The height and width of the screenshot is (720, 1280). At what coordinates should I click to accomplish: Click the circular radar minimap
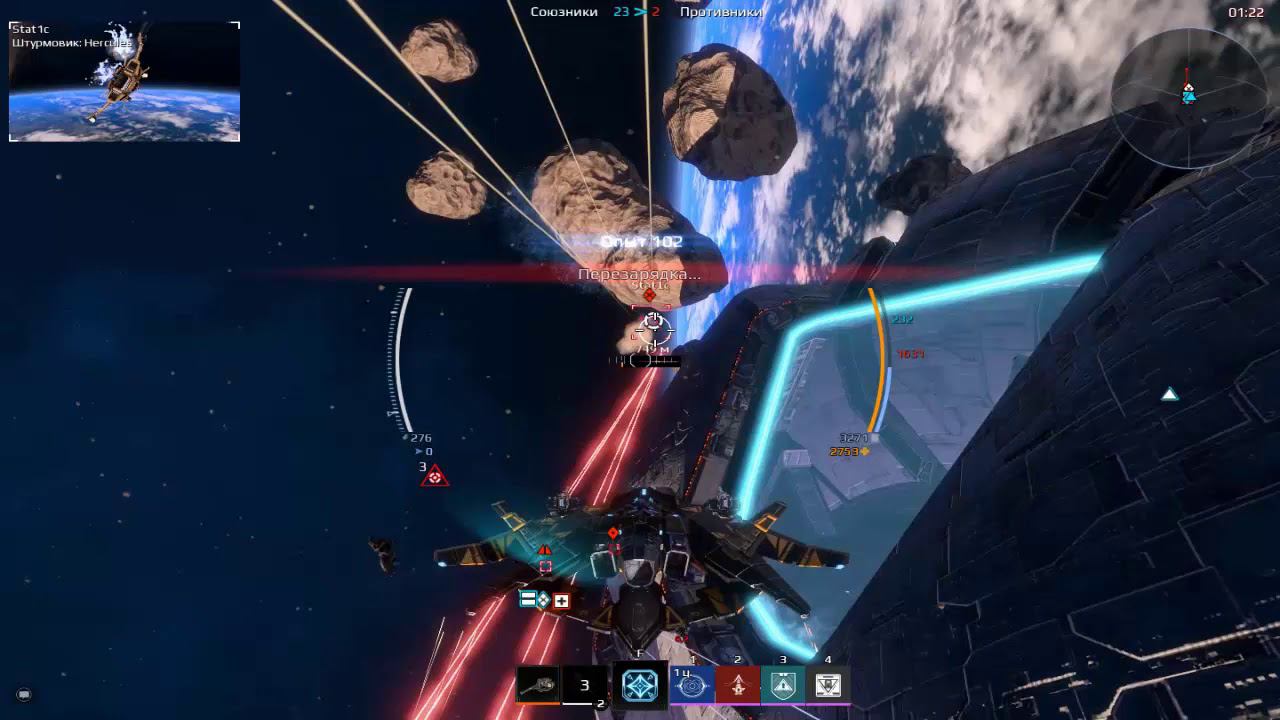coord(1188,97)
